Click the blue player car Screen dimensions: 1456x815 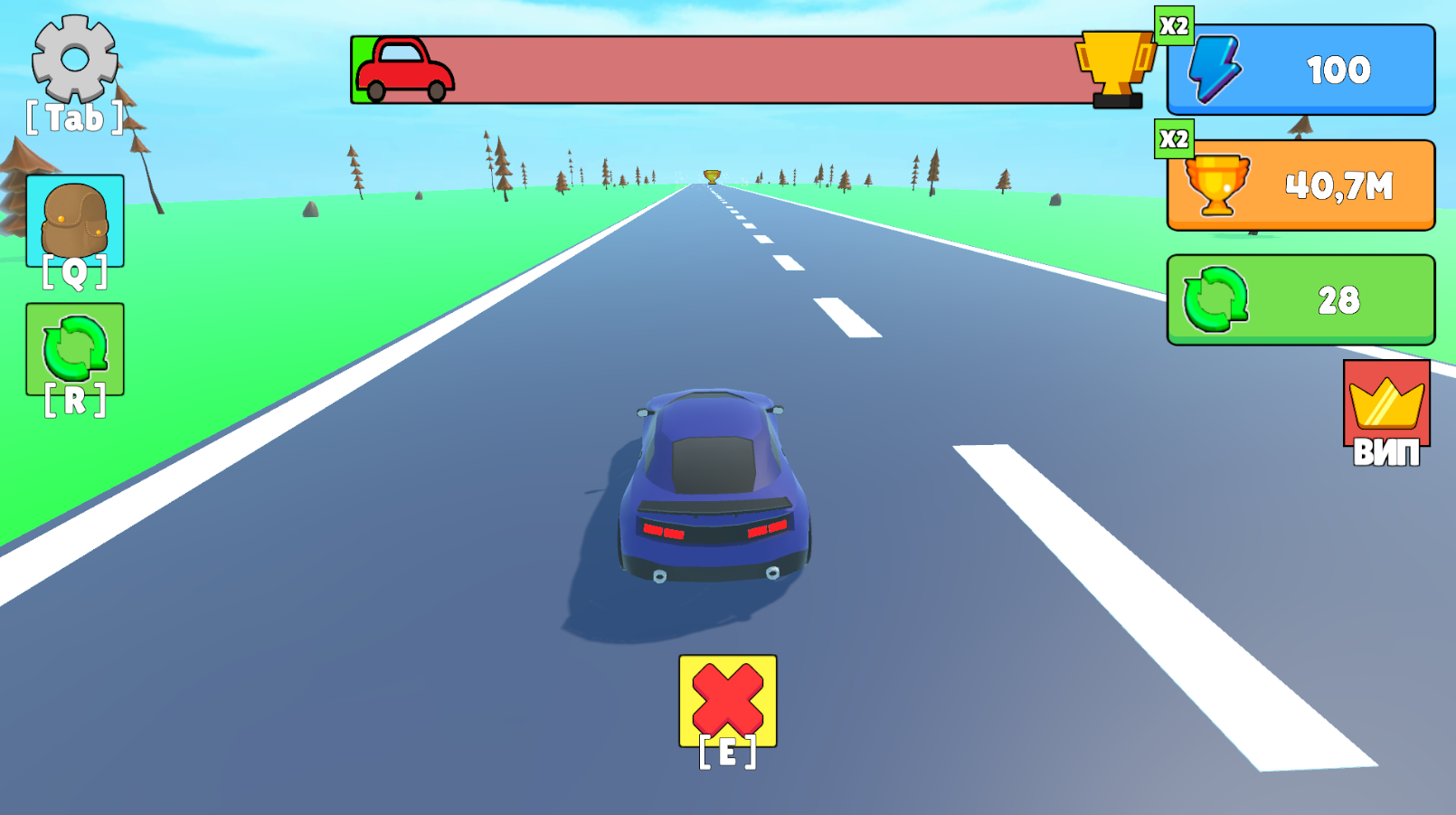point(714,488)
